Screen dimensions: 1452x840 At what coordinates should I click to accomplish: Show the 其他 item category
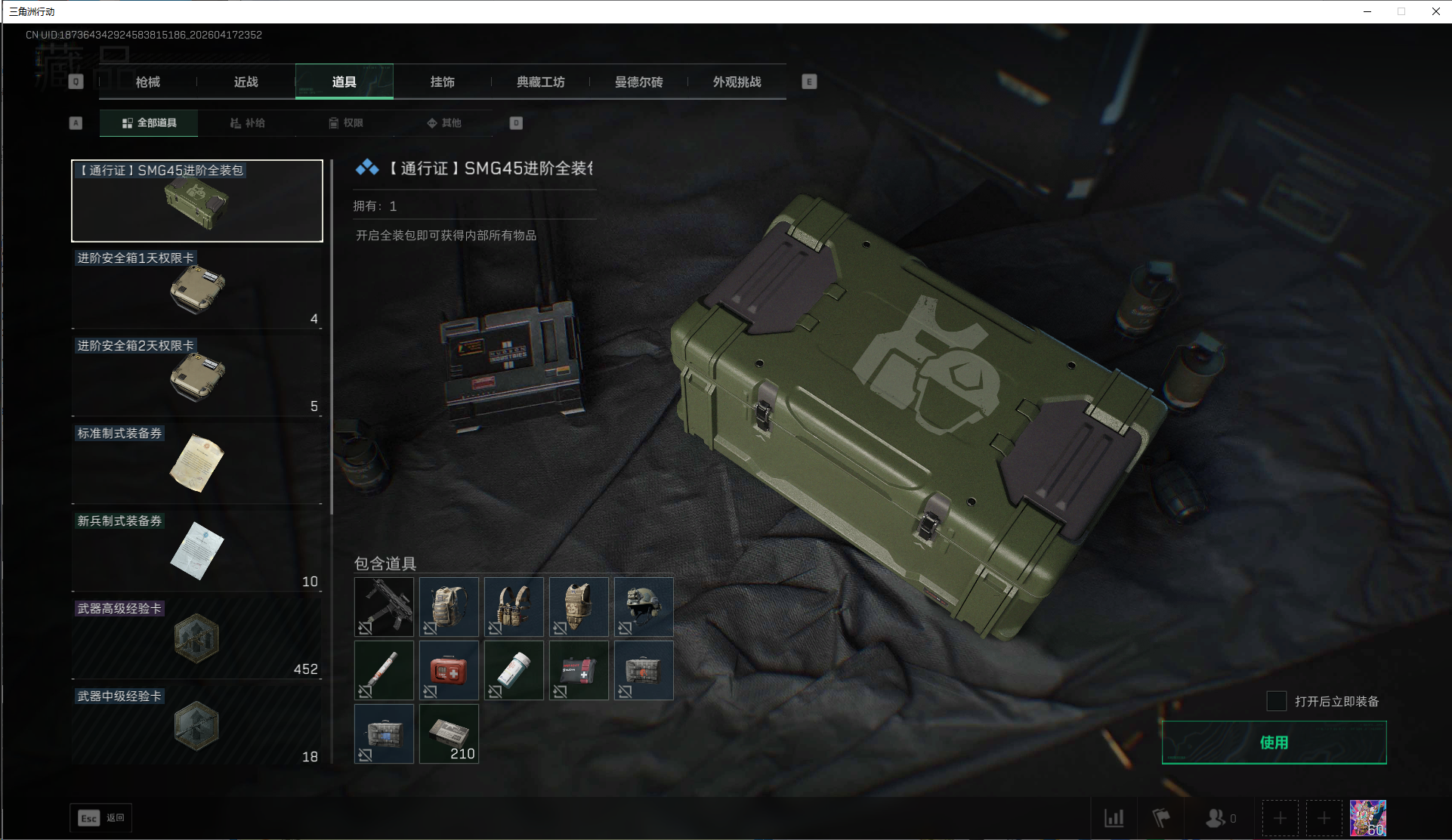click(x=444, y=123)
